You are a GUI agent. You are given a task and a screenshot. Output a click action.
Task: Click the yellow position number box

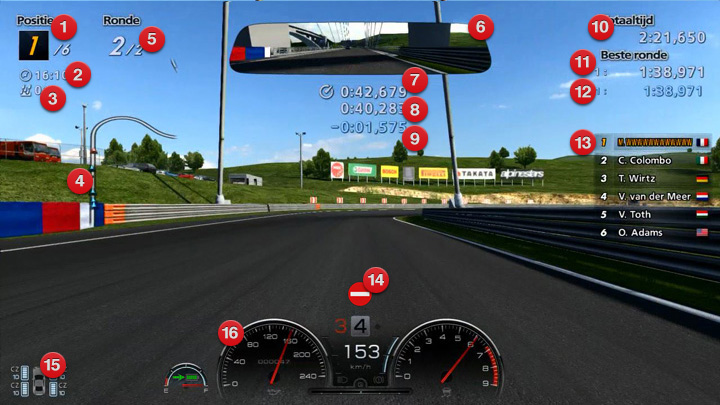pos(33,46)
